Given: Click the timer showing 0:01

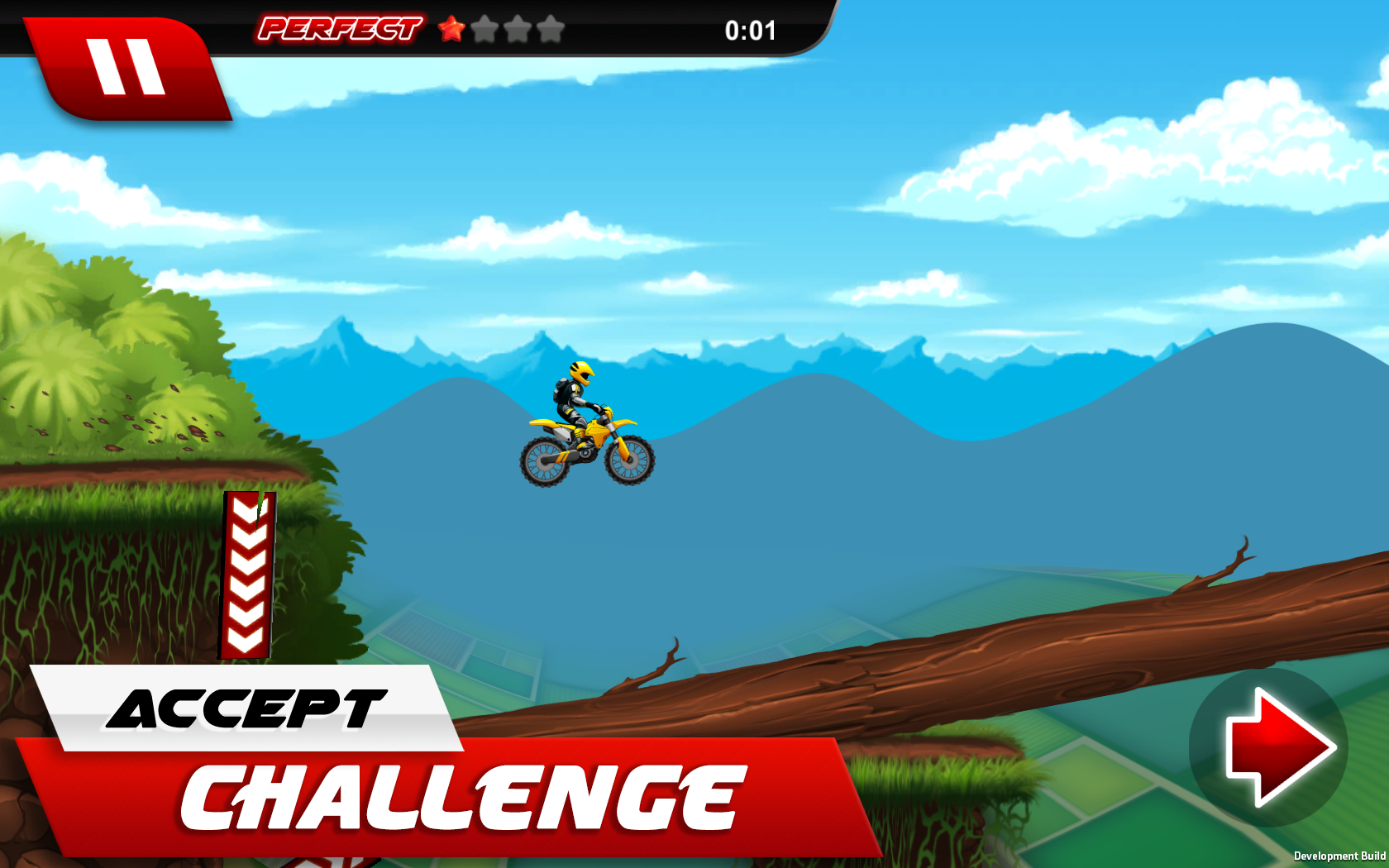Looking at the screenshot, I should pos(750,31).
